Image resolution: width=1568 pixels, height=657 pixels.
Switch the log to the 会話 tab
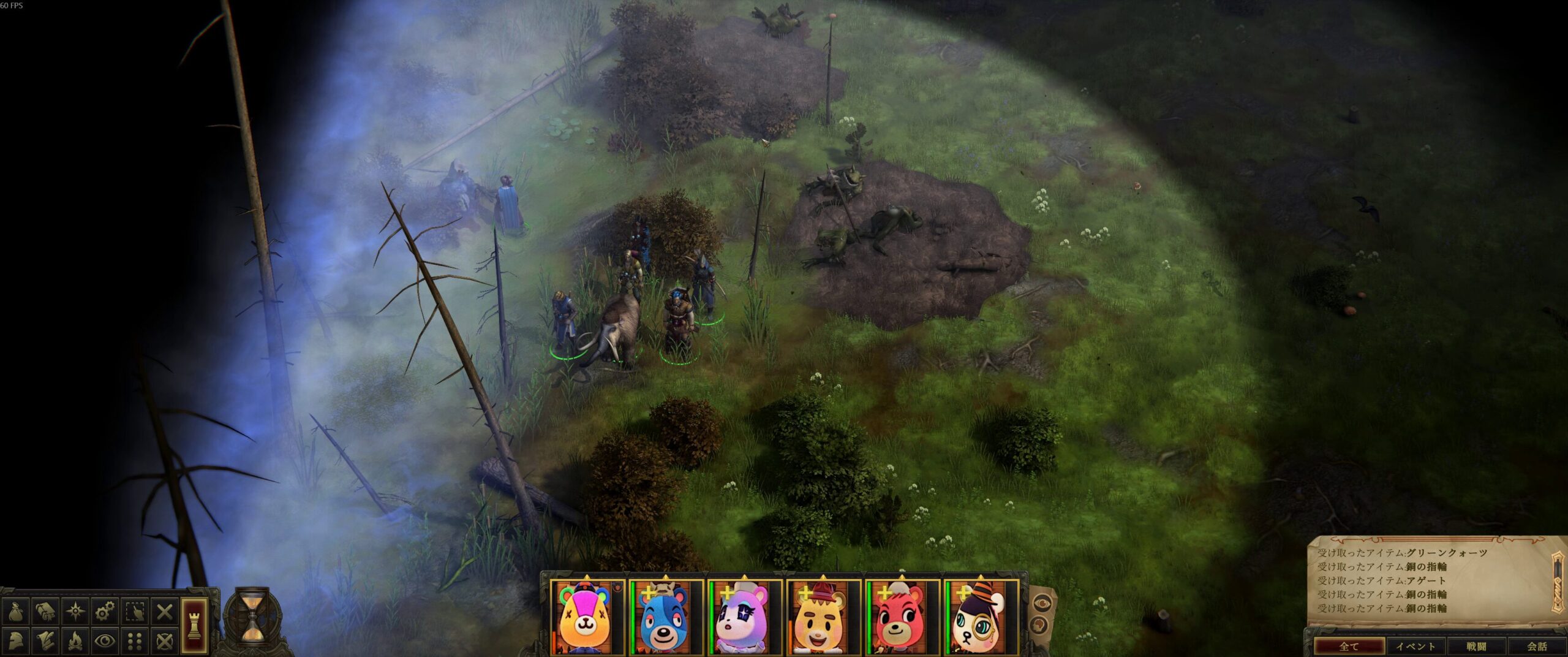click(x=1537, y=646)
